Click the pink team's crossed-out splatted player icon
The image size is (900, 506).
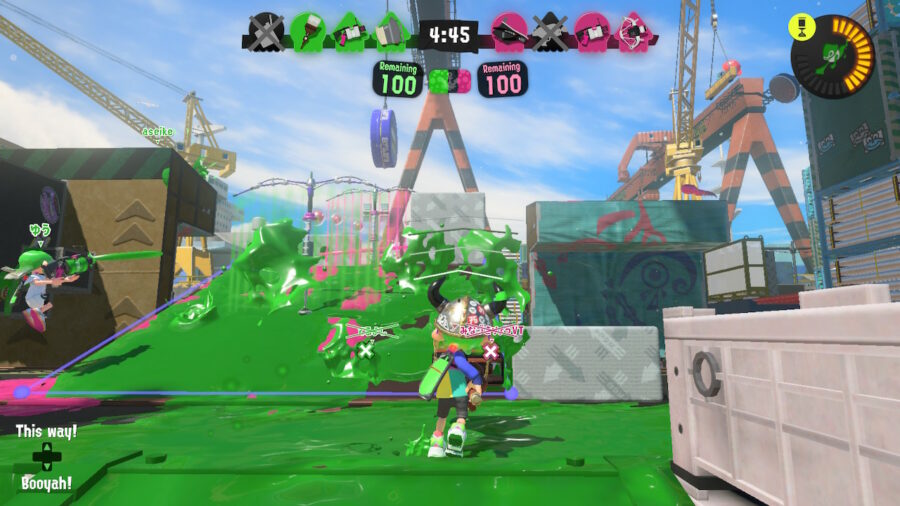[549, 31]
